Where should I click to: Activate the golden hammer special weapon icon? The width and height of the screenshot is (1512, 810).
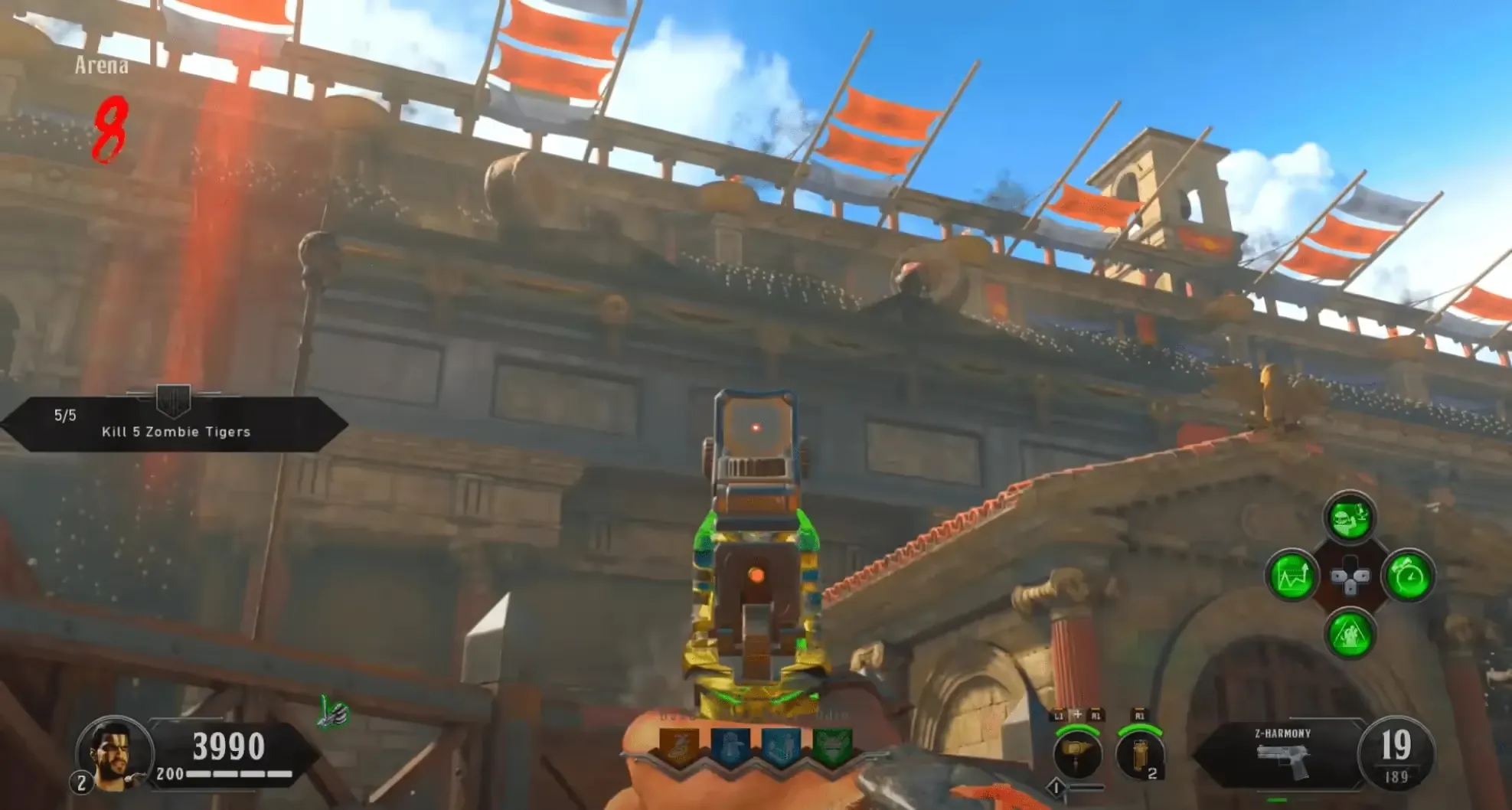[x=1077, y=753]
